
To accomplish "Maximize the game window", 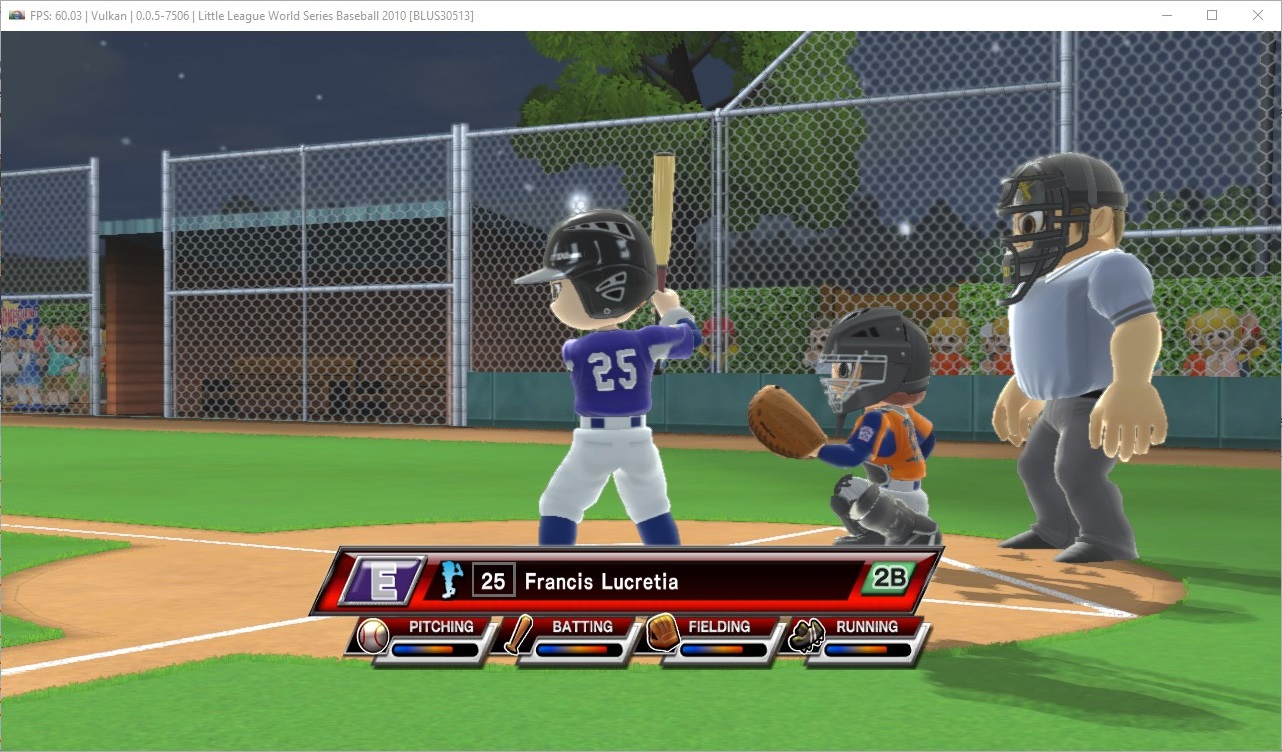I will pyautogui.click(x=1212, y=15).
